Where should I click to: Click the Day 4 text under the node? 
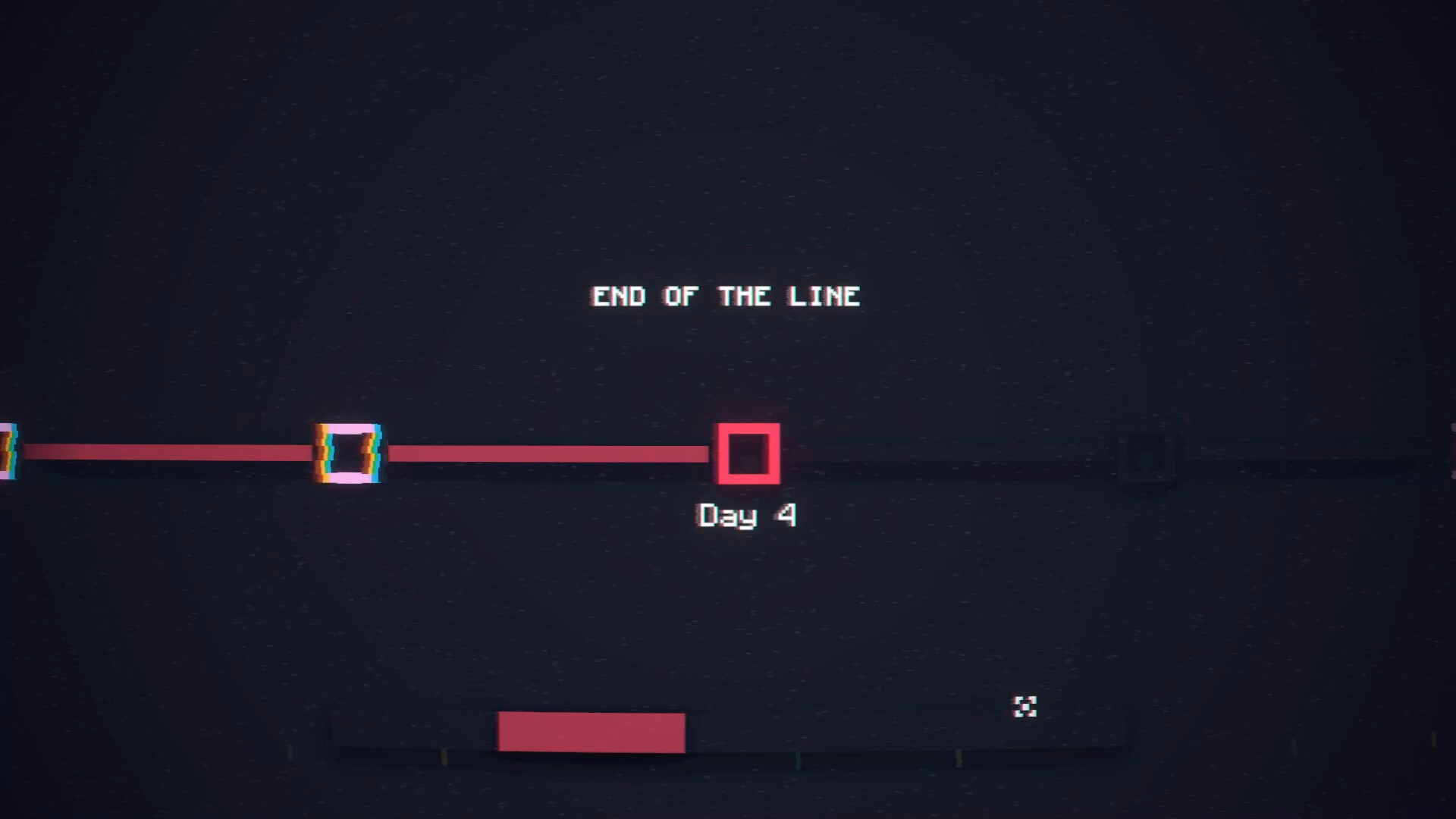[746, 514]
